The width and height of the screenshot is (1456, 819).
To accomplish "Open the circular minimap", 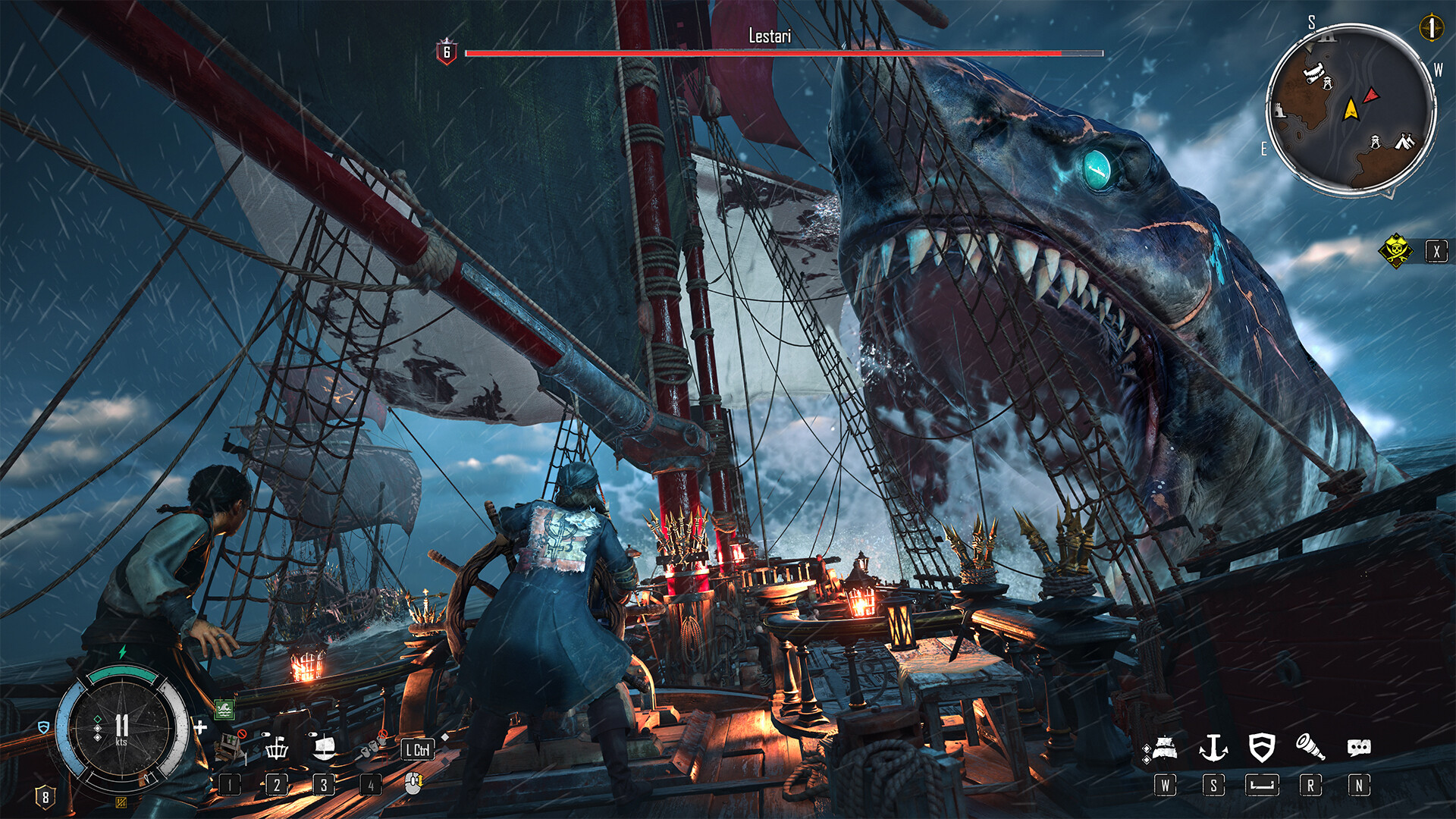I will click(x=1351, y=108).
